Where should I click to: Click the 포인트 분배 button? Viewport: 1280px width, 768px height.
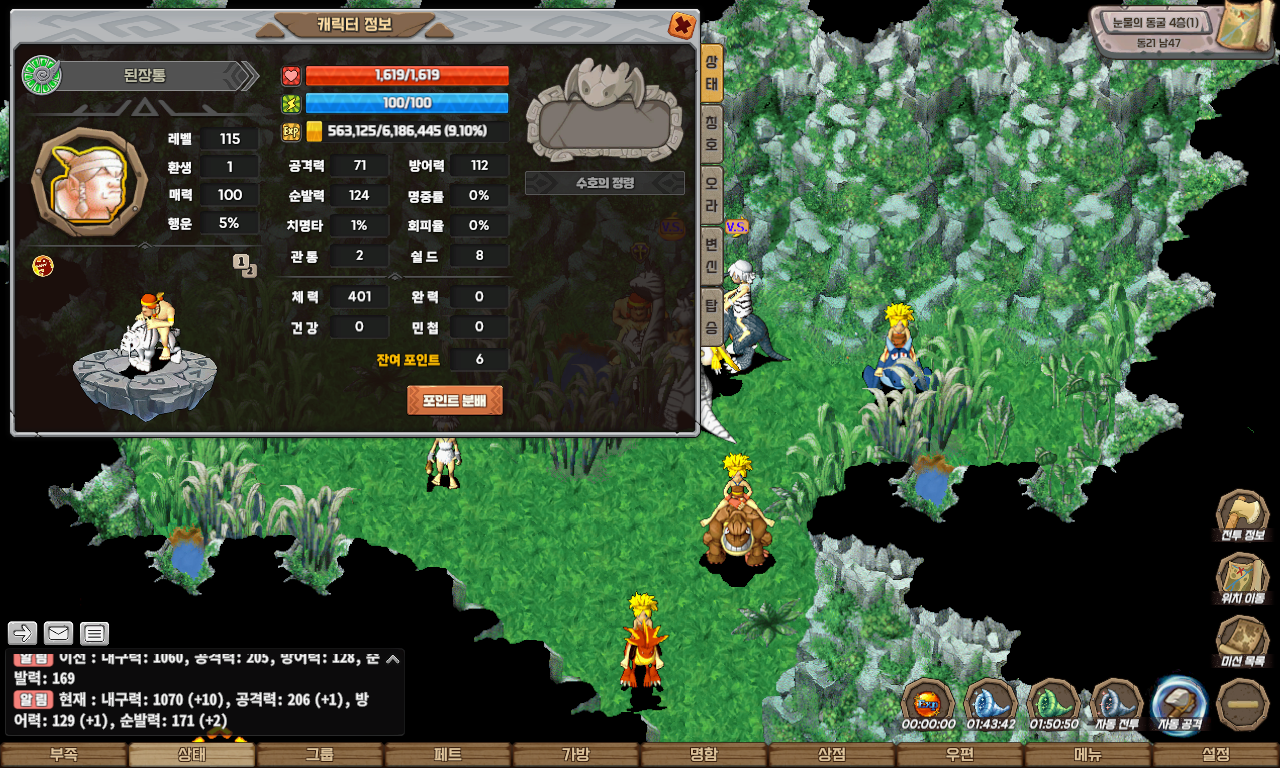coord(455,400)
